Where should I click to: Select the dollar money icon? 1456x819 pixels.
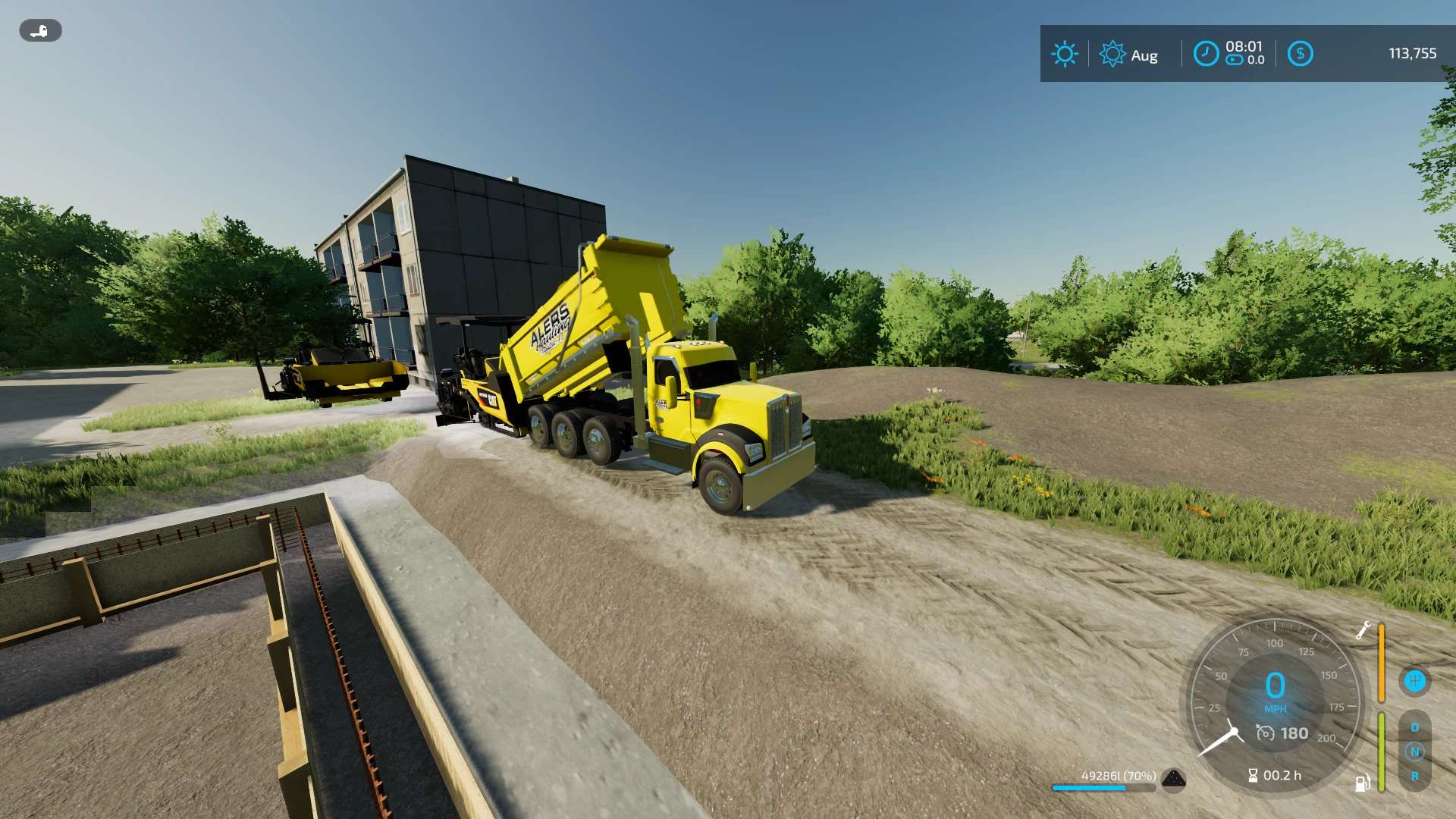tap(1300, 54)
